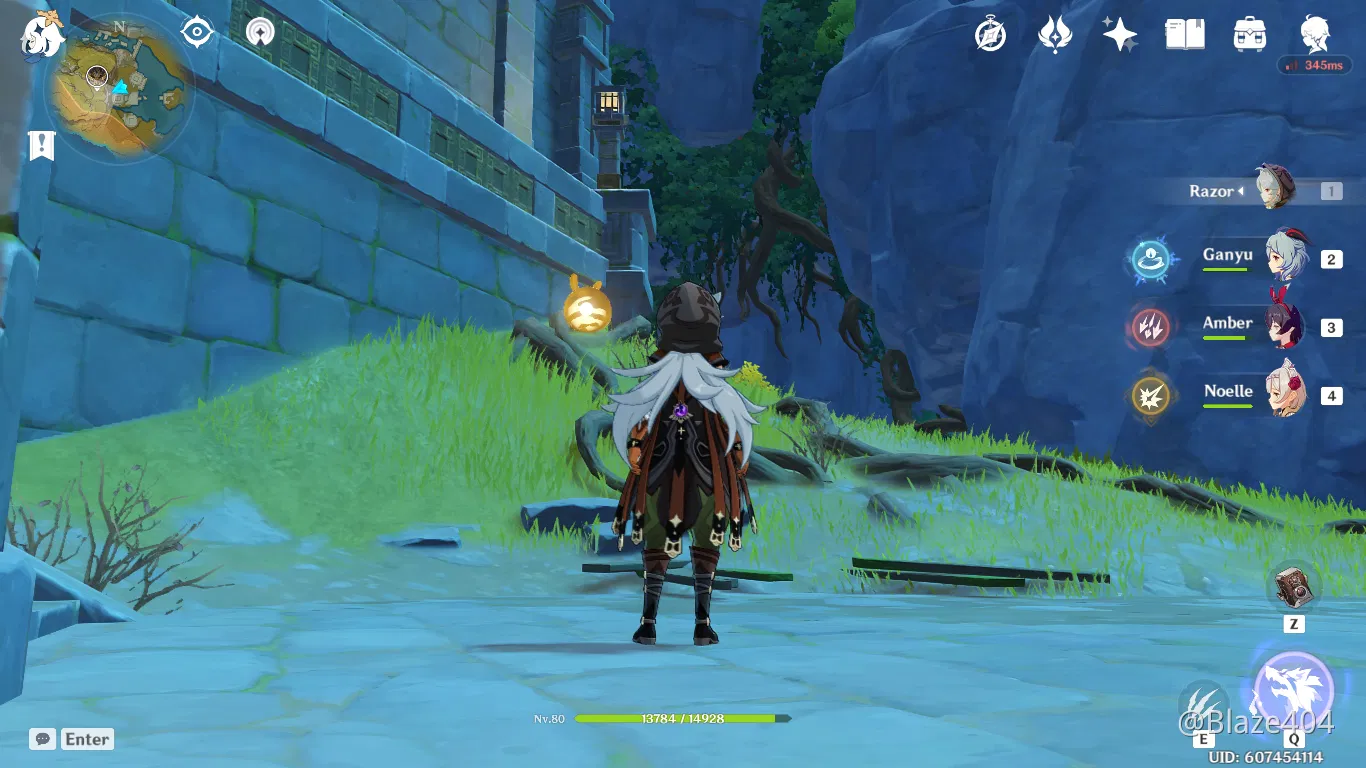
Task: Use the gadget icon above the Z key
Action: [1295, 587]
